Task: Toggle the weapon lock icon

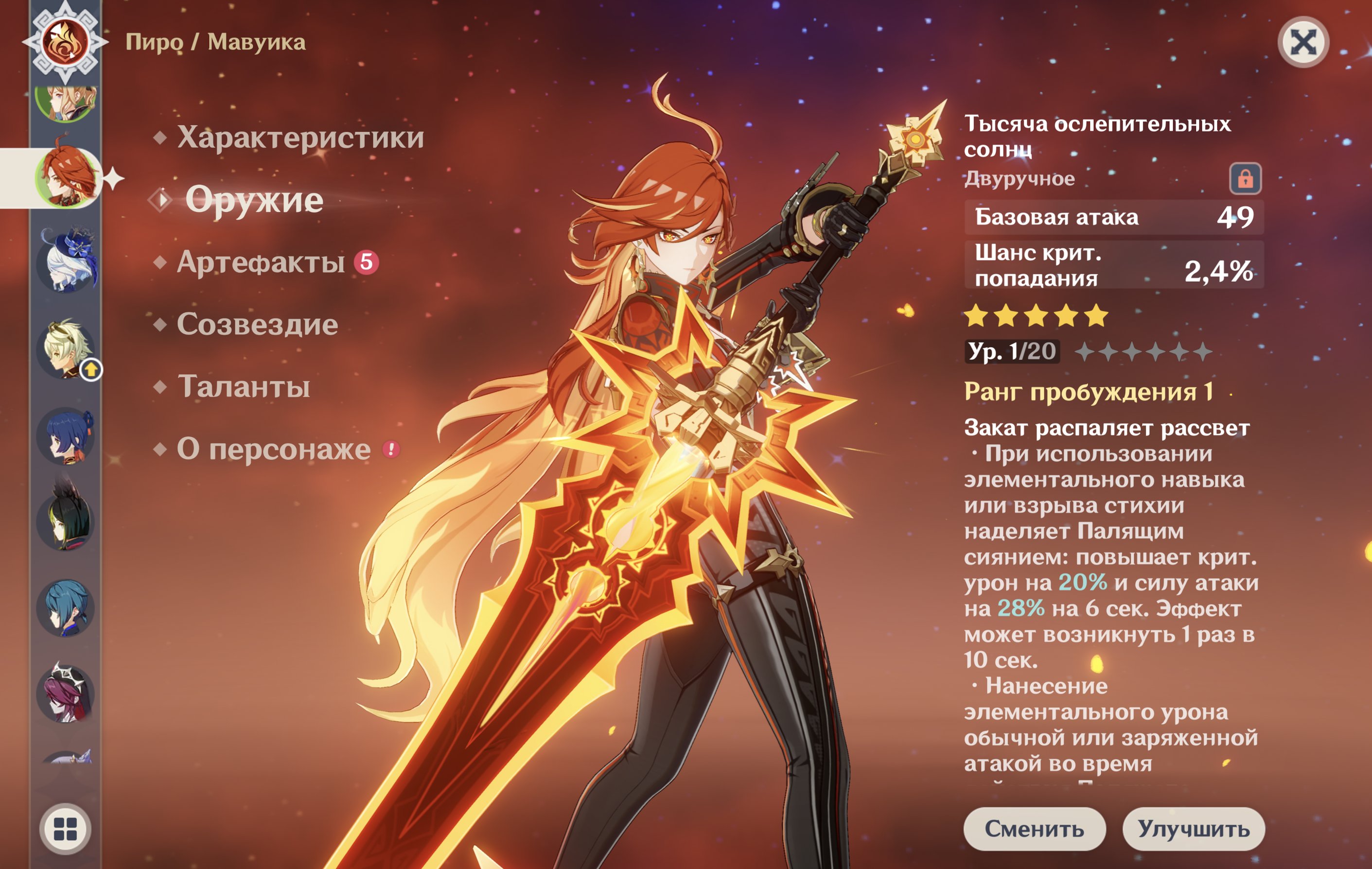Action: point(1245,179)
